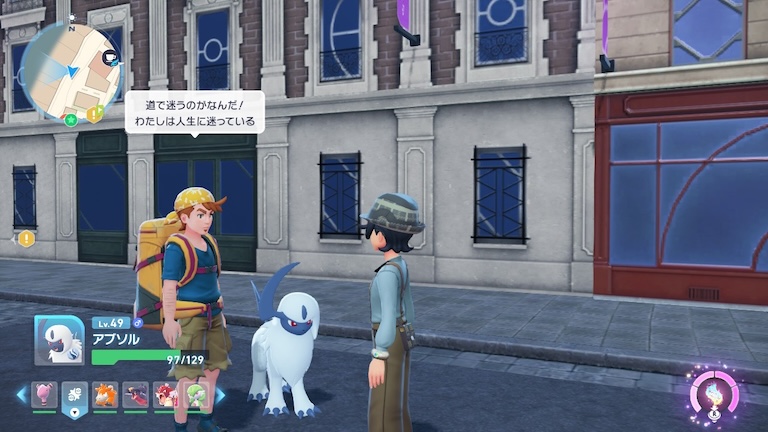This screenshot has width=768, height=432.
Task: Click the yellow exclamation alert at screen edge
Action: 26,238
